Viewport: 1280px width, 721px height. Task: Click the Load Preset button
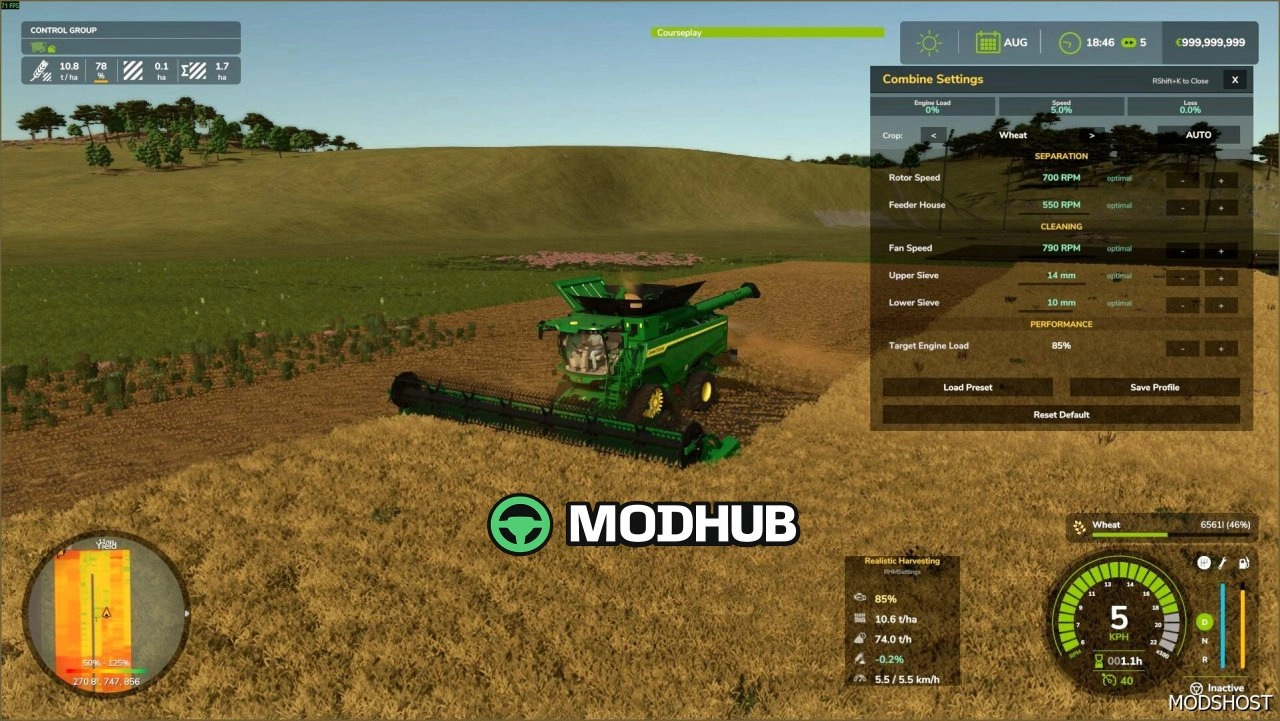click(966, 387)
